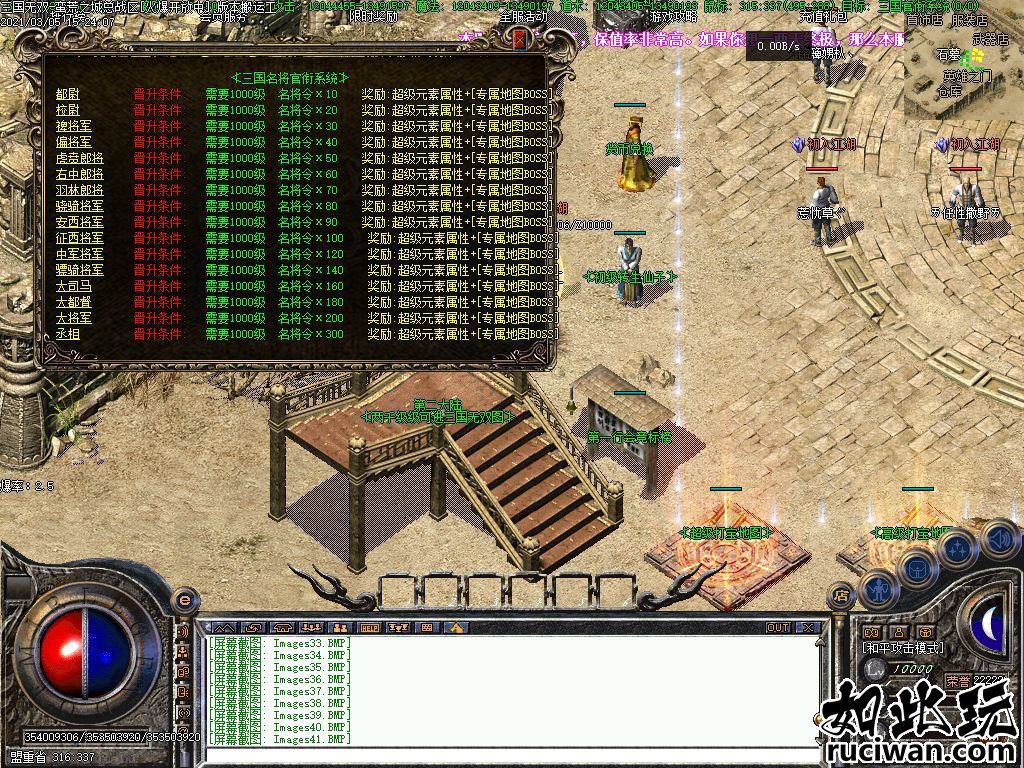Viewport: 1024px width, 768px height.
Task: Open the 游戏攻略 guide menu
Action: [673, 17]
